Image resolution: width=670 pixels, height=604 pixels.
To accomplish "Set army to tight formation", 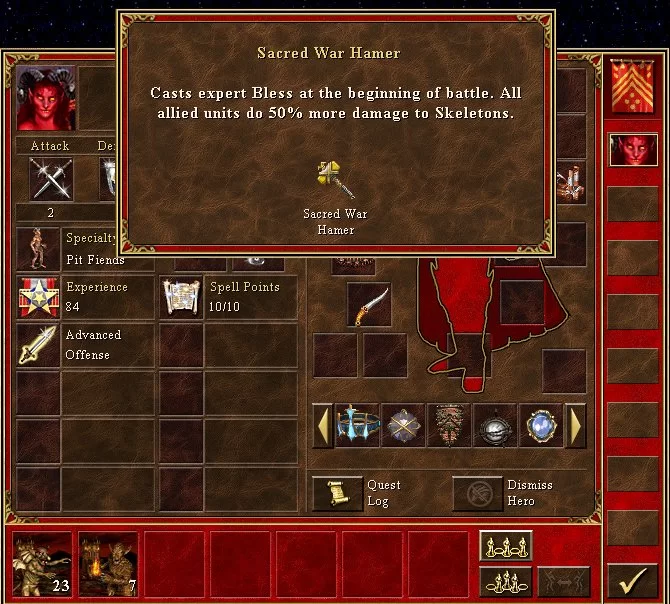I will [x=506, y=580].
